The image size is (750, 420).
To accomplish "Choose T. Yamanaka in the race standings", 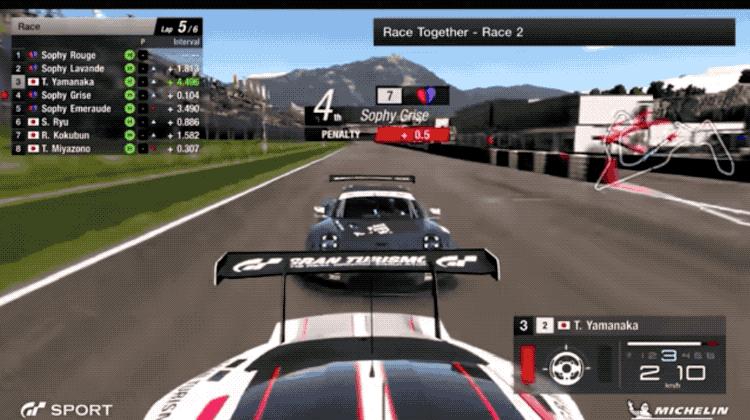I will (x=70, y=81).
